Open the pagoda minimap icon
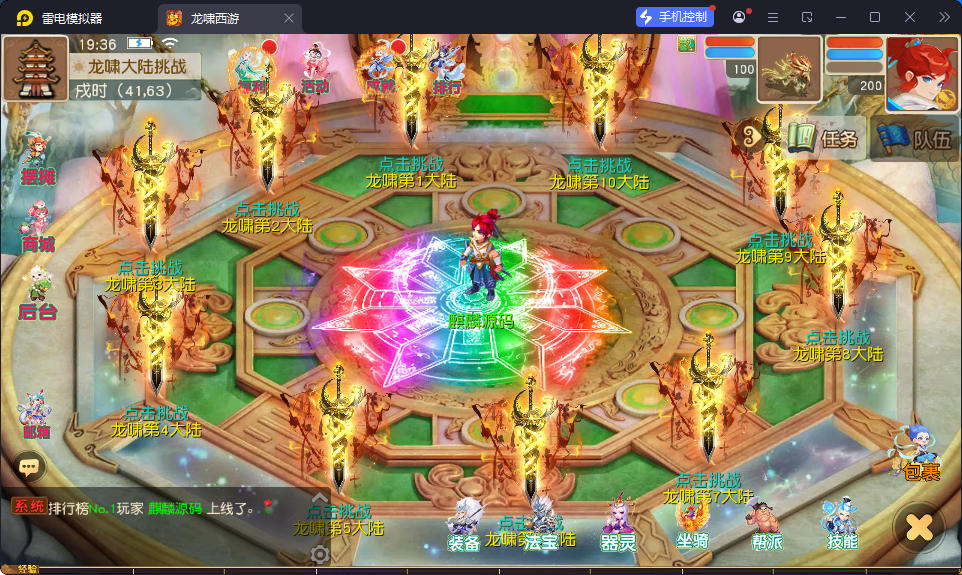962x575 pixels. click(x=35, y=68)
